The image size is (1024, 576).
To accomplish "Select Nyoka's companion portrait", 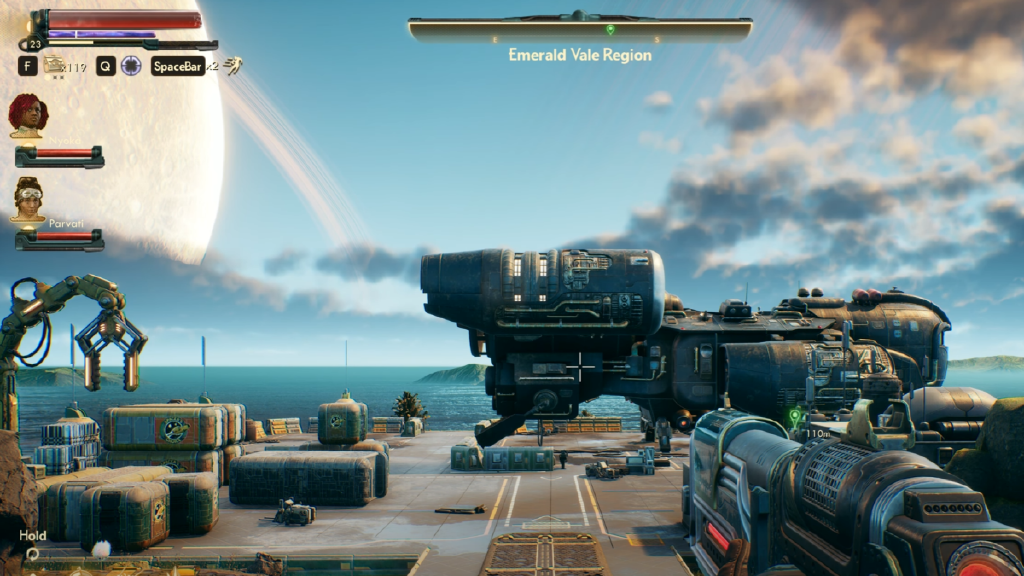I will (28, 114).
